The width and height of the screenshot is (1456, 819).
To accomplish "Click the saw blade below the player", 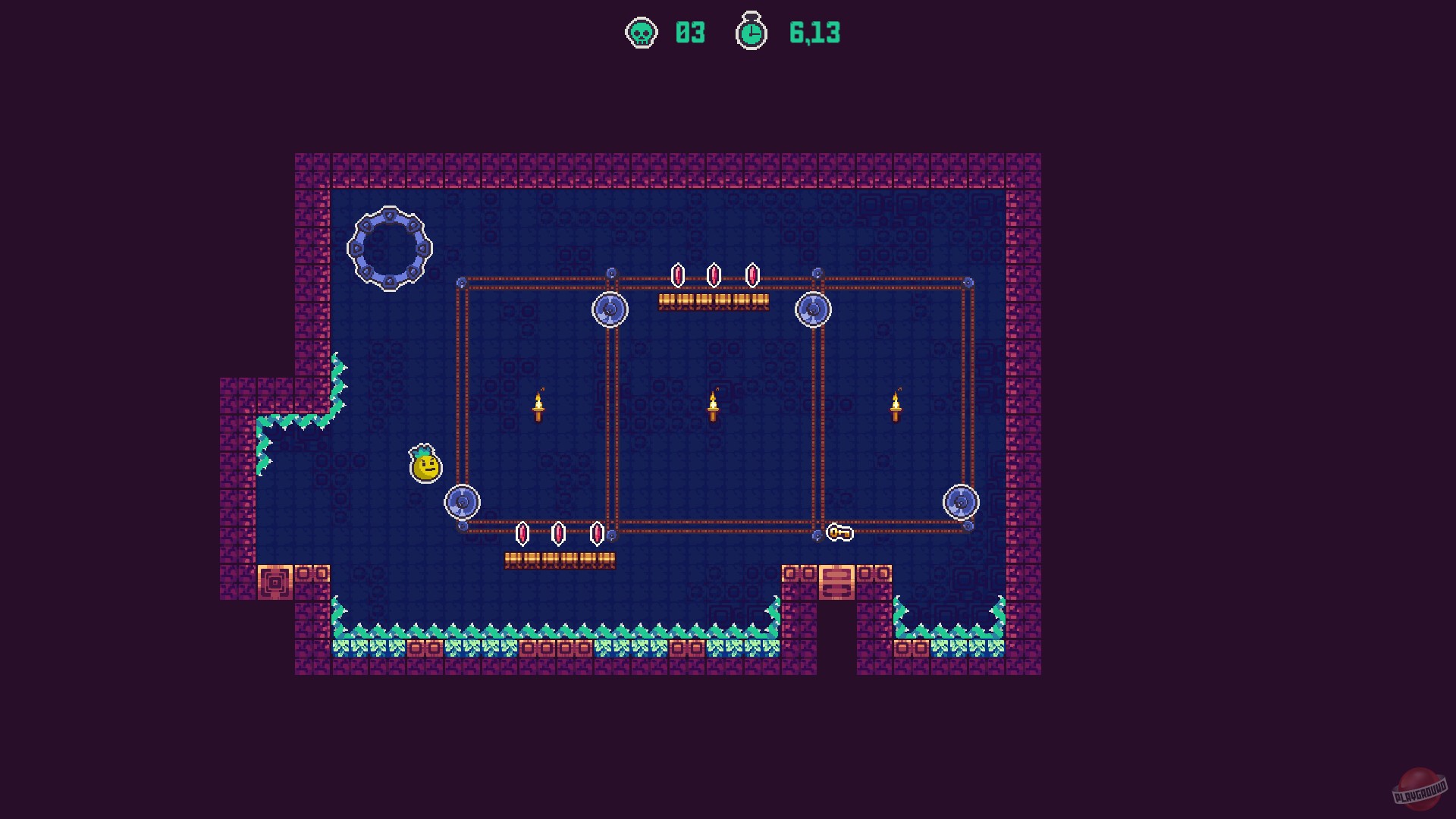I will click(463, 501).
